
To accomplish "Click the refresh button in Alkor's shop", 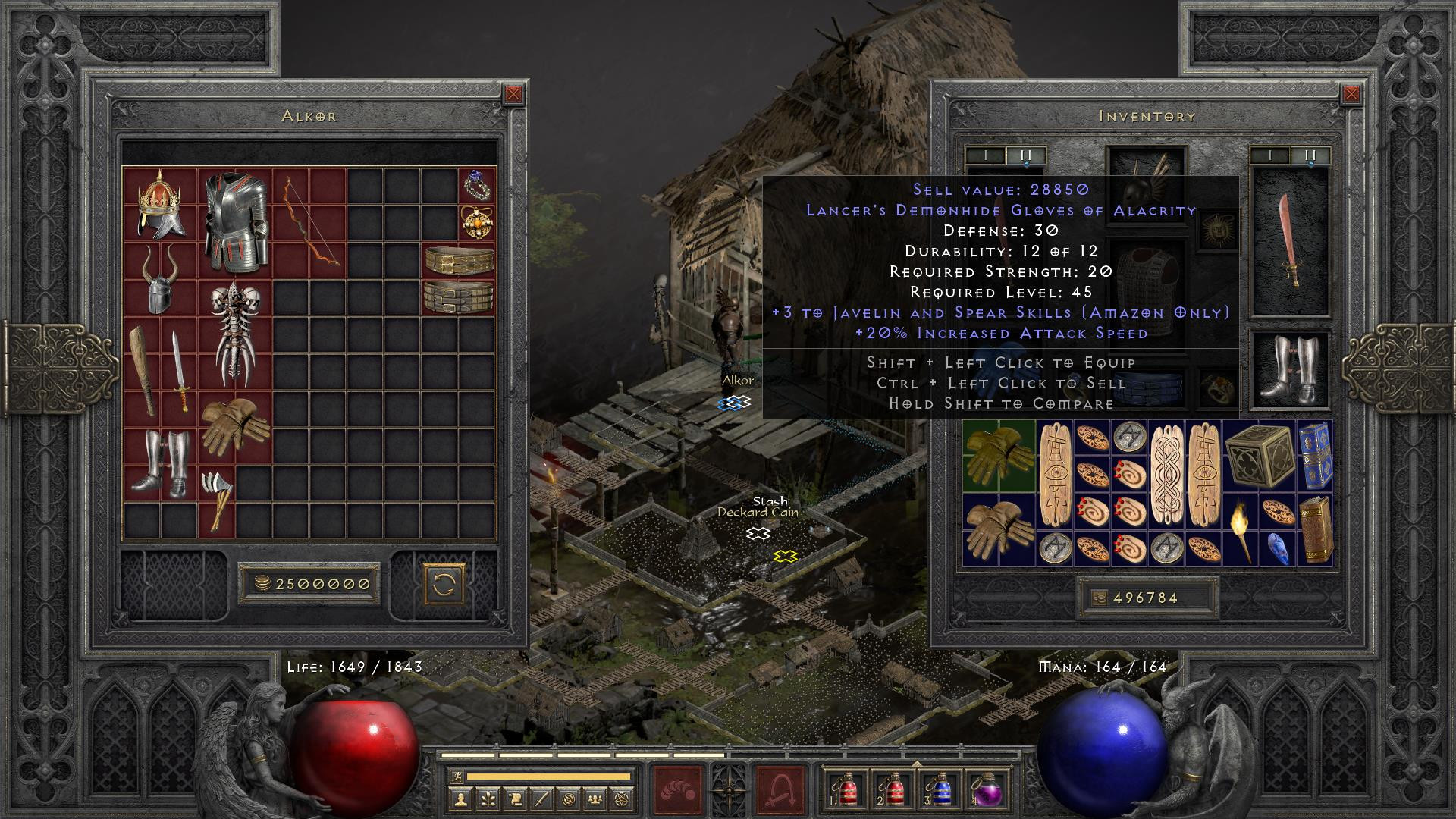I will point(443,584).
